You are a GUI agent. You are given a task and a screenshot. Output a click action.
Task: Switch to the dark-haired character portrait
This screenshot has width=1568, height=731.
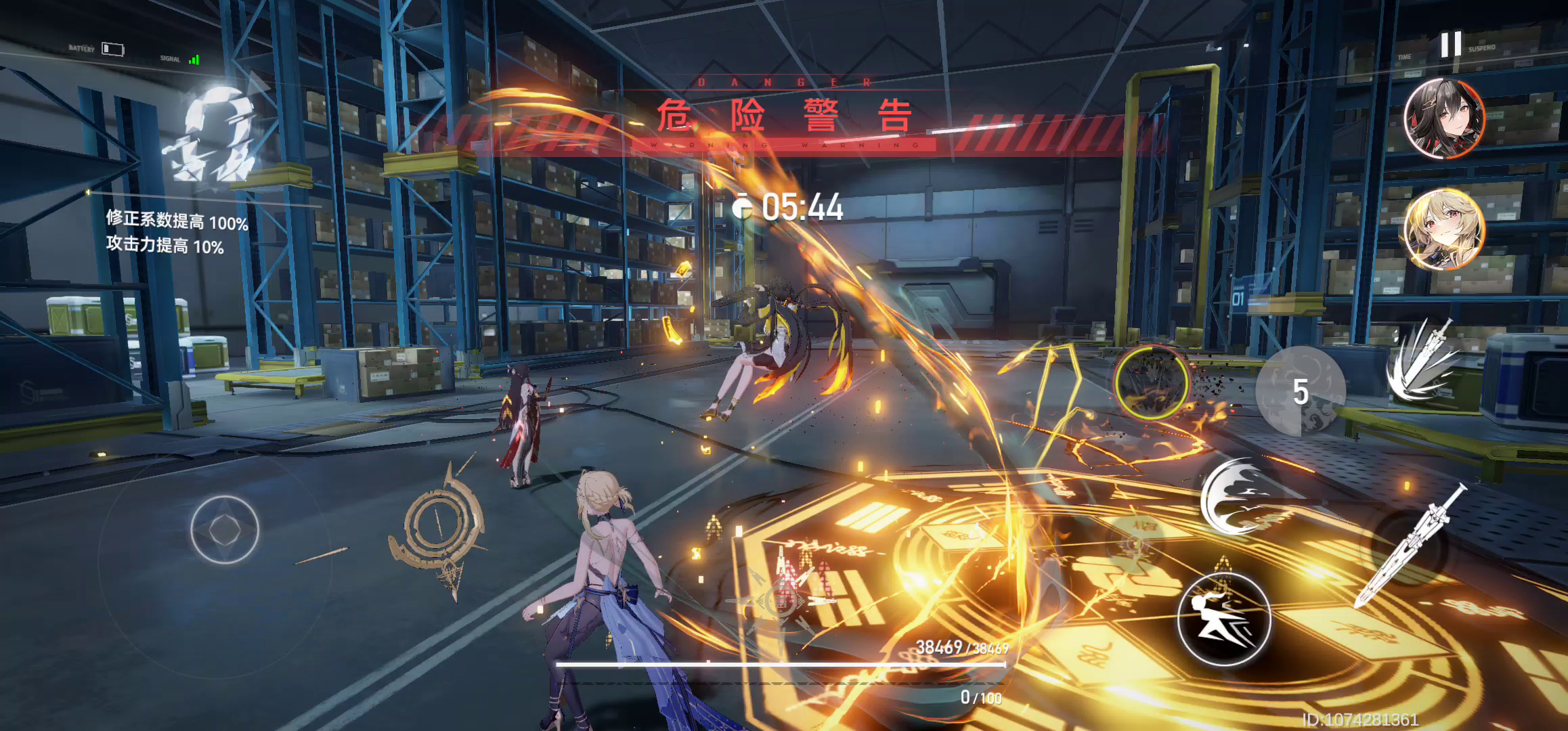[x=1444, y=118]
